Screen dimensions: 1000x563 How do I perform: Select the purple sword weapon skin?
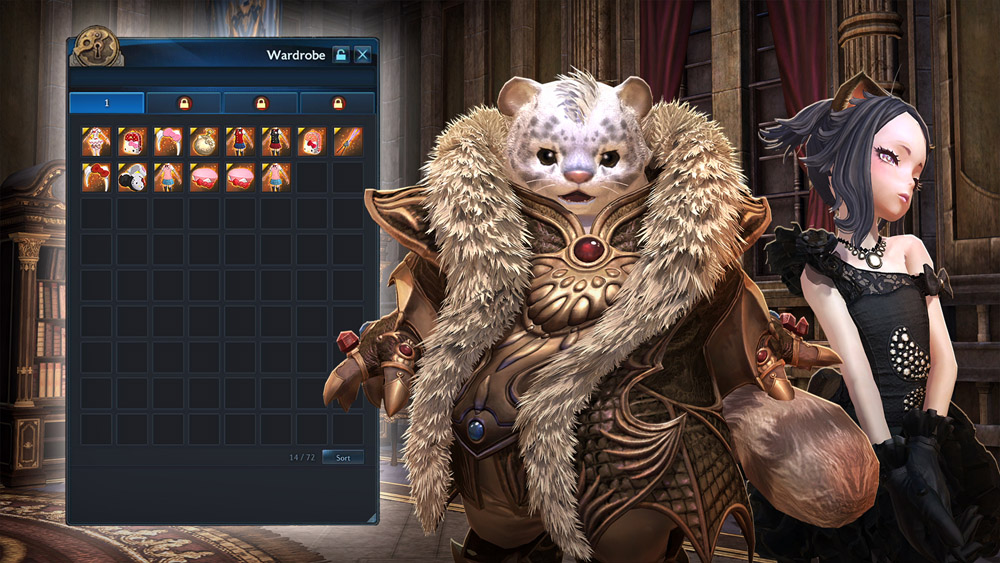[348, 141]
